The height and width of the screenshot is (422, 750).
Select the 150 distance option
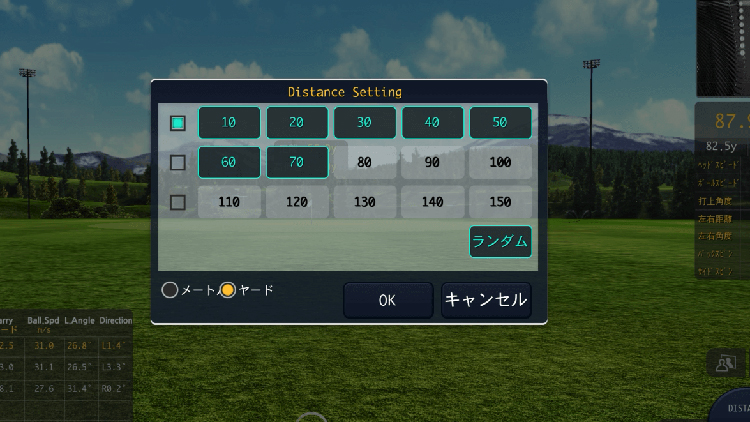500,202
